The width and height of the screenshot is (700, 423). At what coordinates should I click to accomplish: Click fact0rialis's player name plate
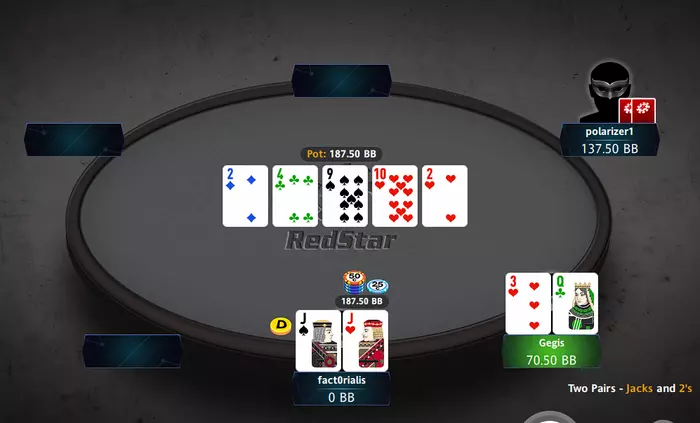tap(341, 388)
